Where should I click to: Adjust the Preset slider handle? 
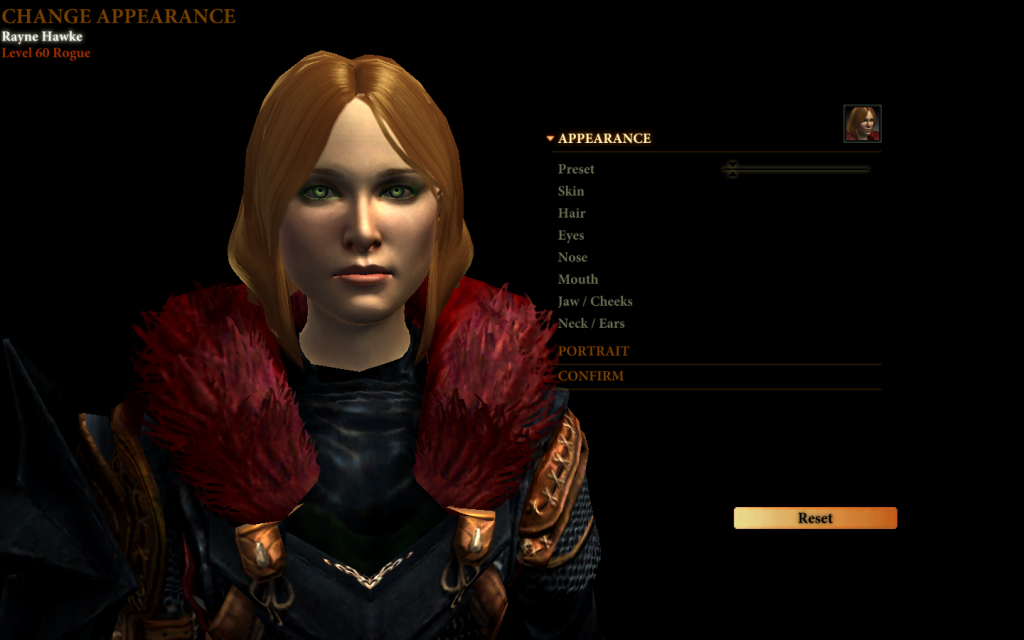732,169
